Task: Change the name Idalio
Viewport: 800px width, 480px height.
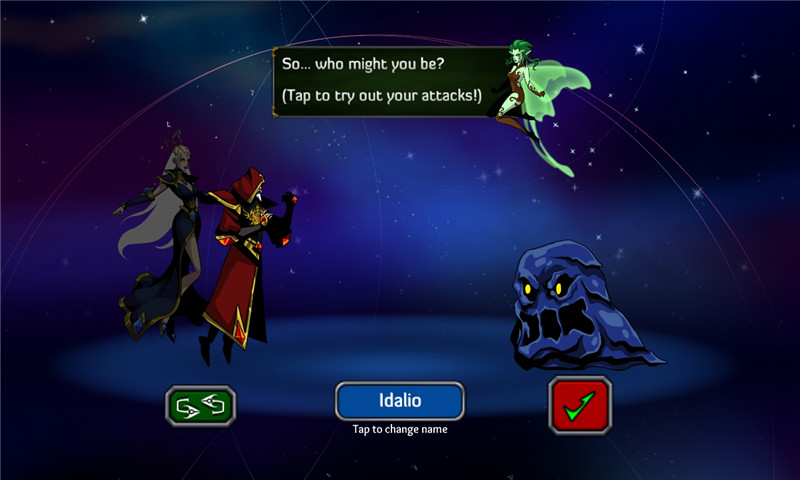Action: tap(399, 401)
